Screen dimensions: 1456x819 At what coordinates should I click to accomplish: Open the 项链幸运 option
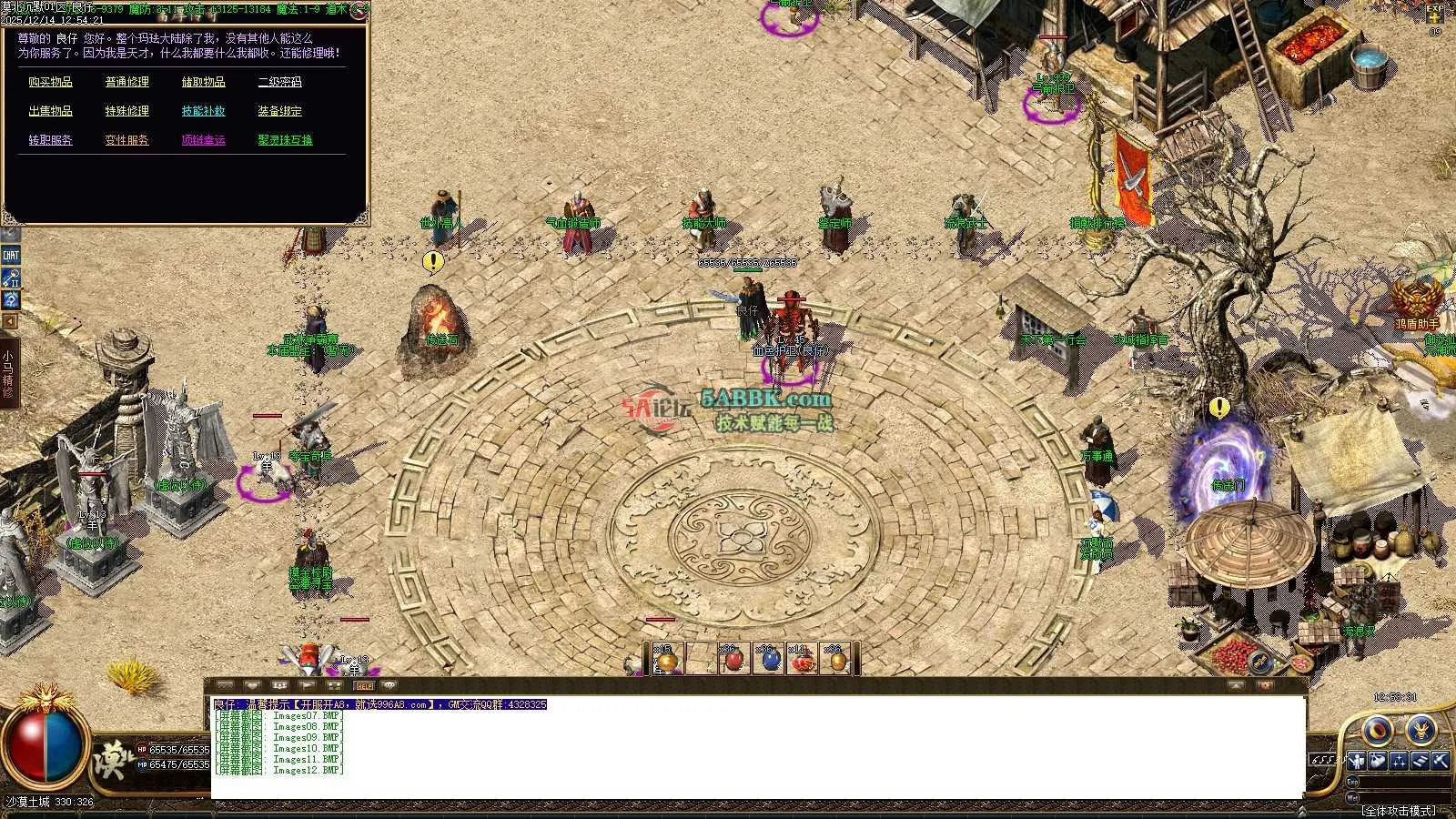point(203,140)
